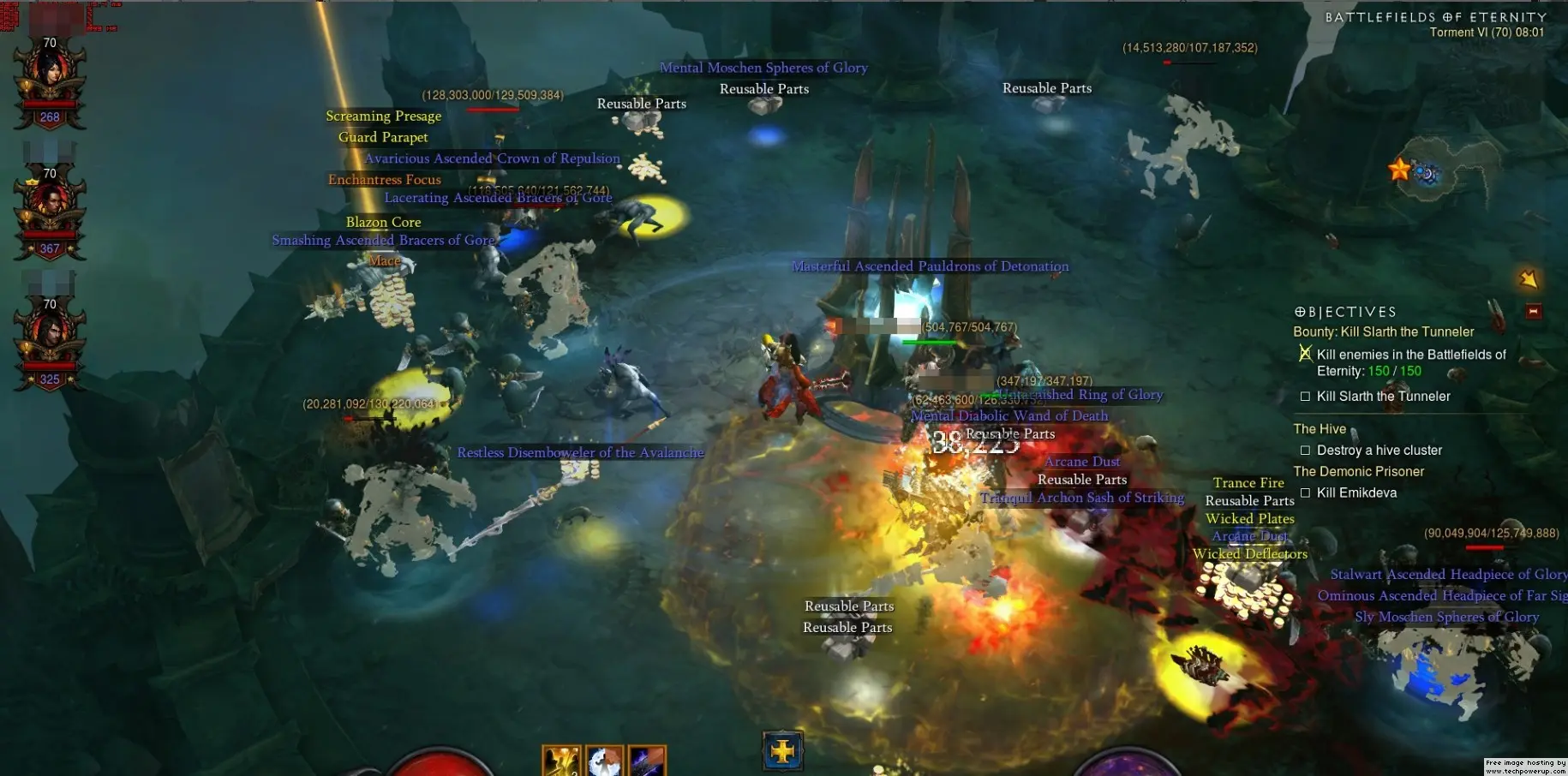Select the party portrait with paragon 367

click(x=50, y=210)
